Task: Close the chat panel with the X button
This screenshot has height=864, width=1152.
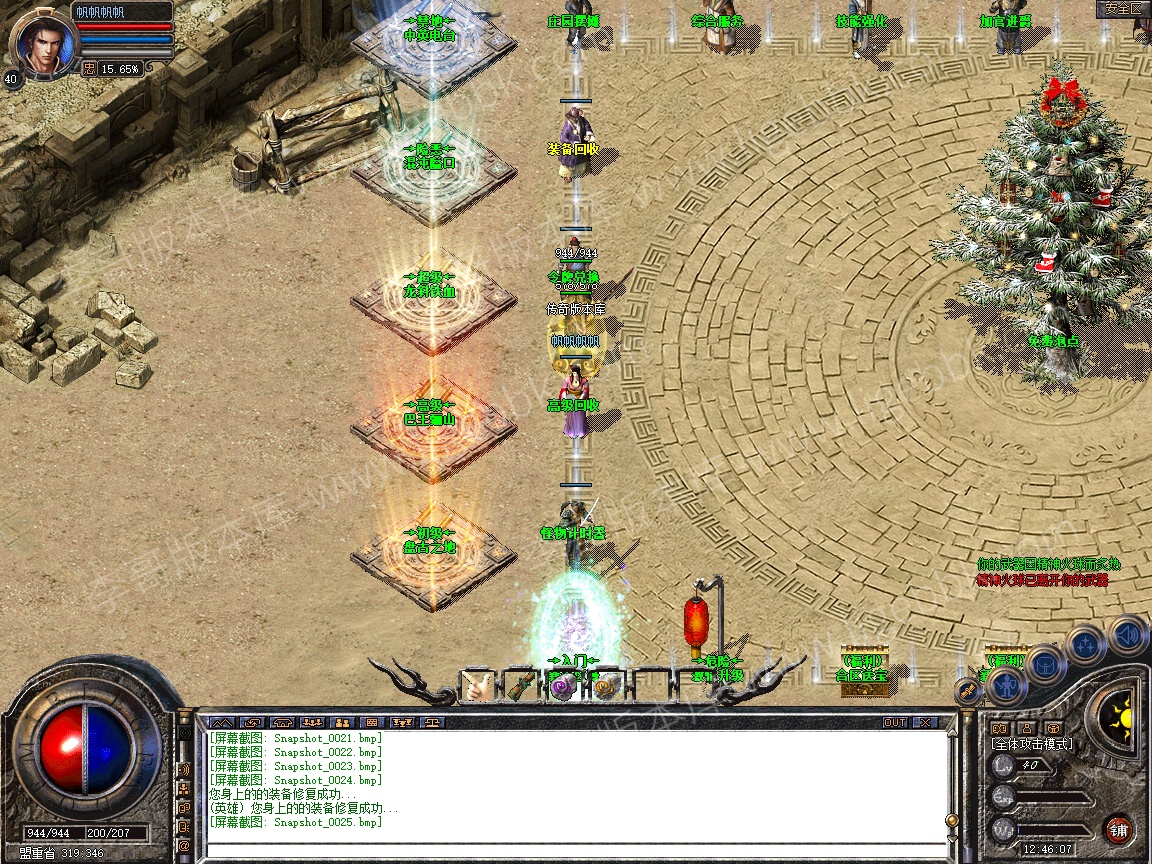Action: coord(925,722)
